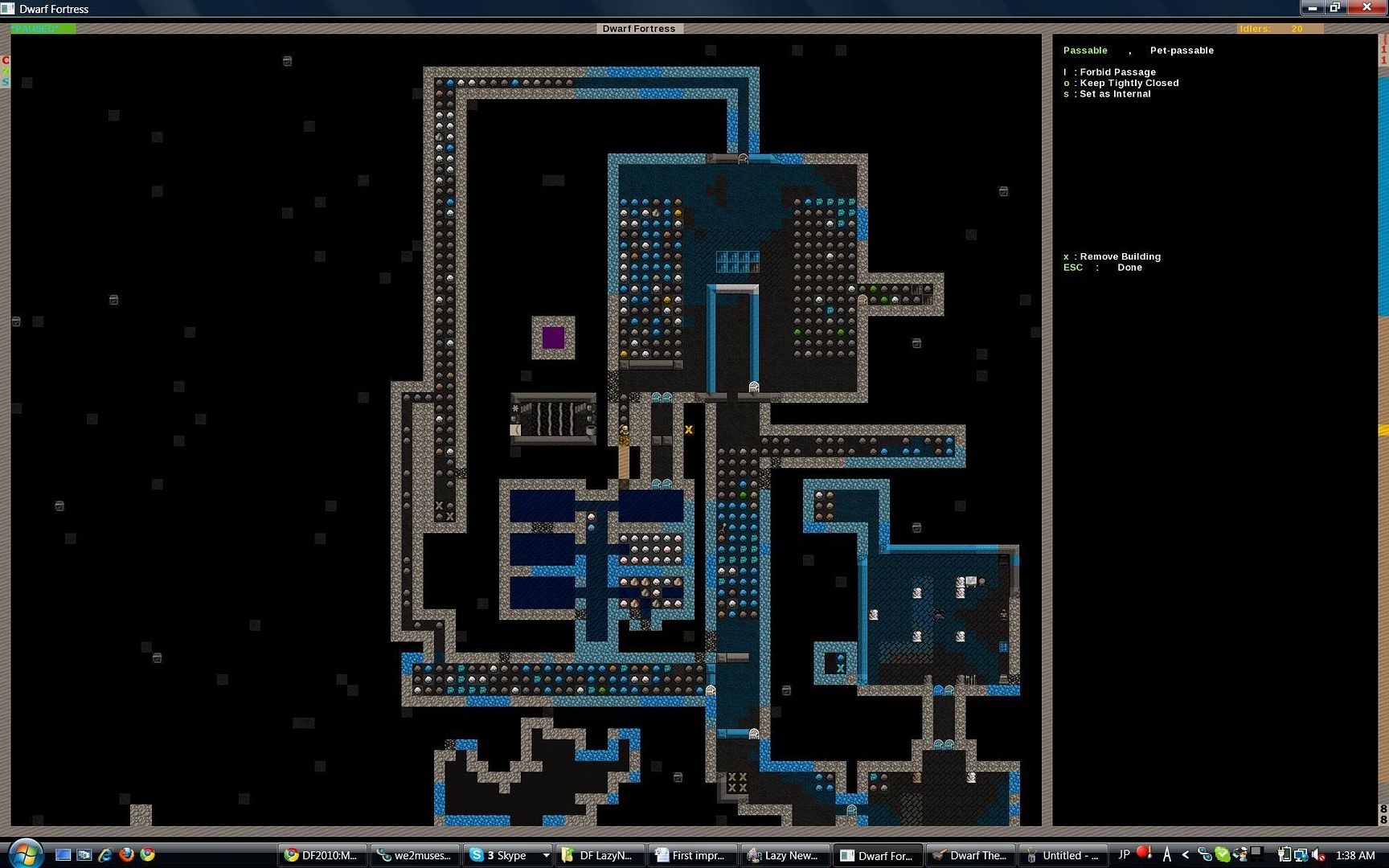Choose Remove Building
The image size is (1389, 868).
1119,256
